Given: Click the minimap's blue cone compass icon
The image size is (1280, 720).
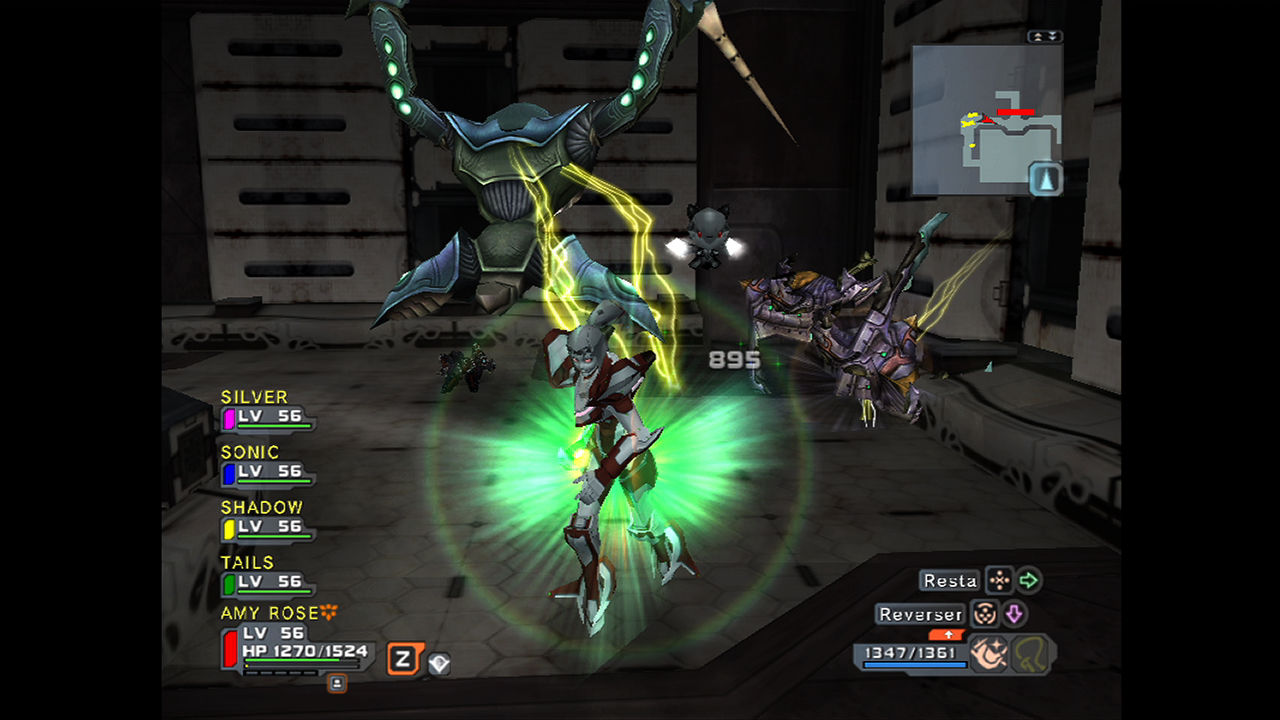Looking at the screenshot, I should click(x=1045, y=179).
